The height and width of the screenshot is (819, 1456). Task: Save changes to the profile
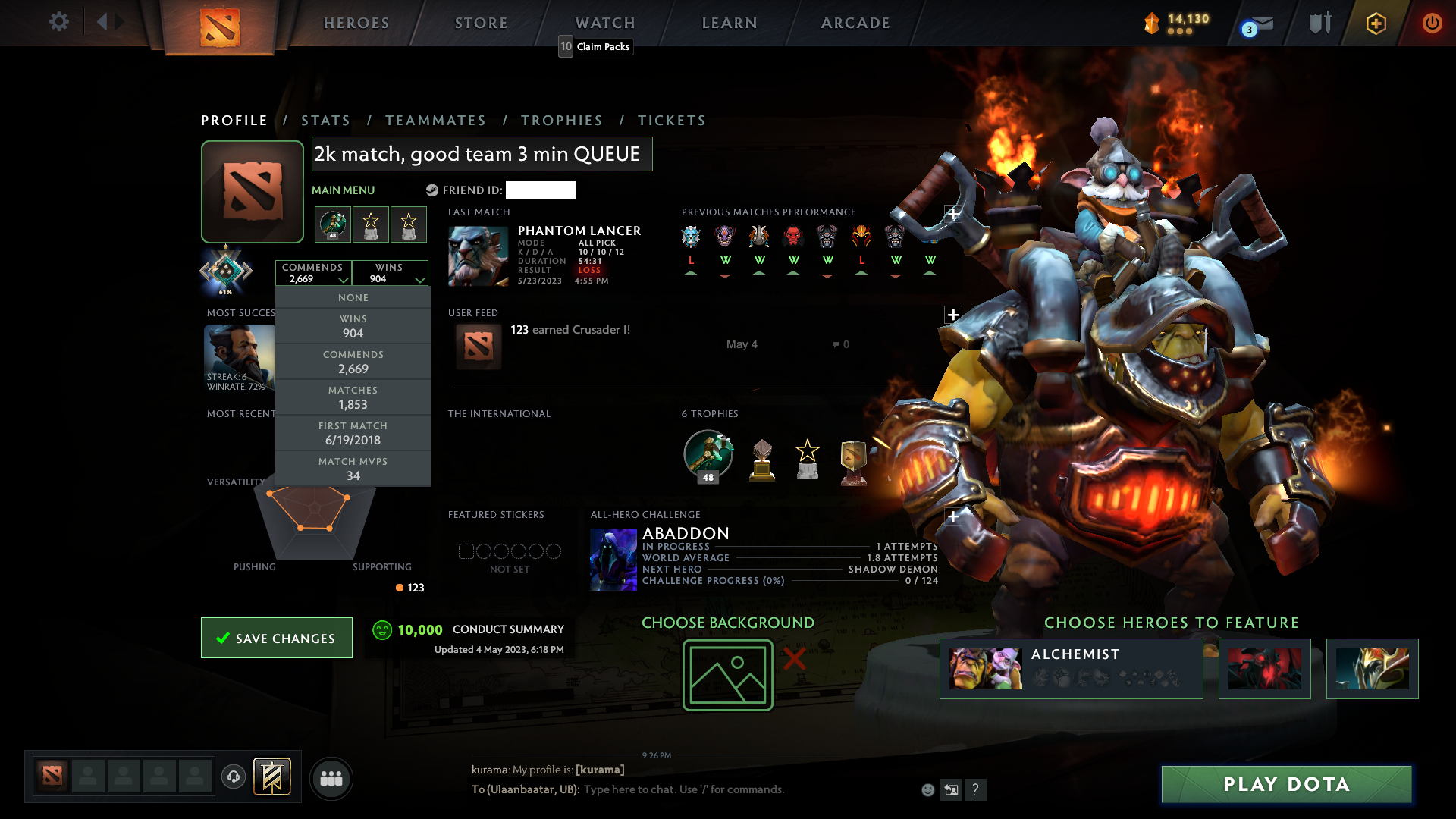[277, 638]
